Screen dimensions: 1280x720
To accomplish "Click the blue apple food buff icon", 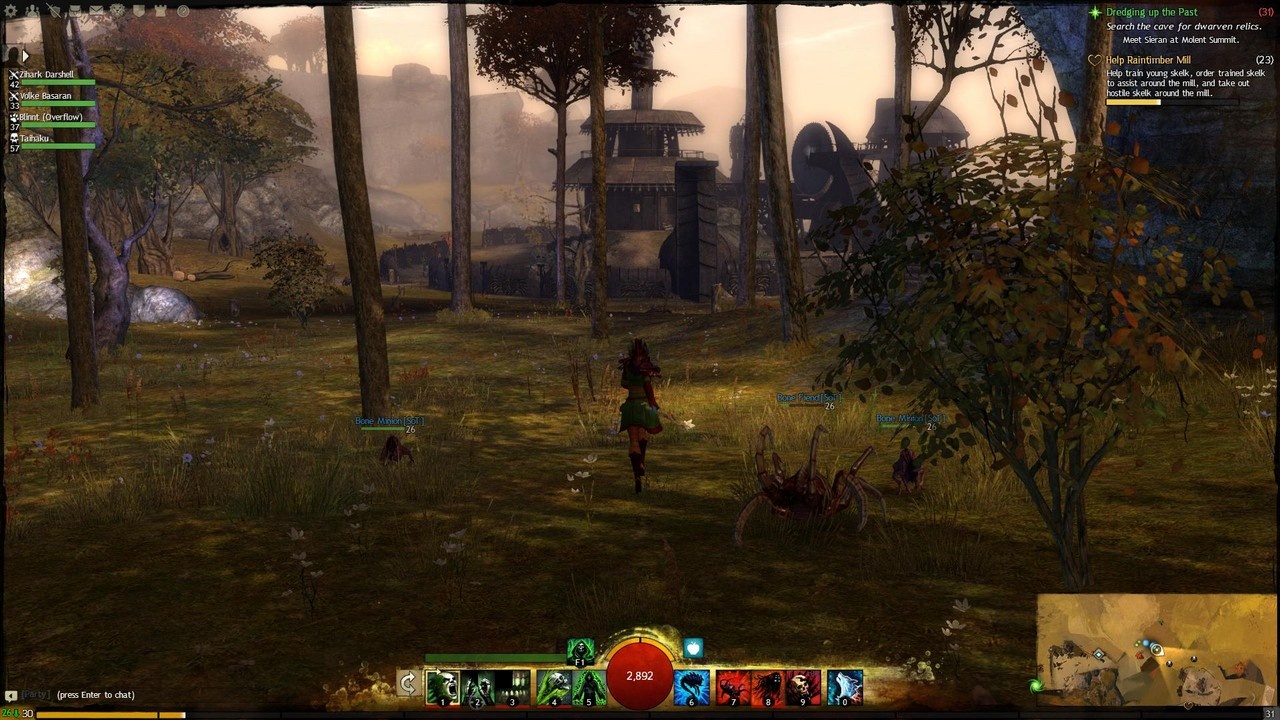I will point(693,649).
